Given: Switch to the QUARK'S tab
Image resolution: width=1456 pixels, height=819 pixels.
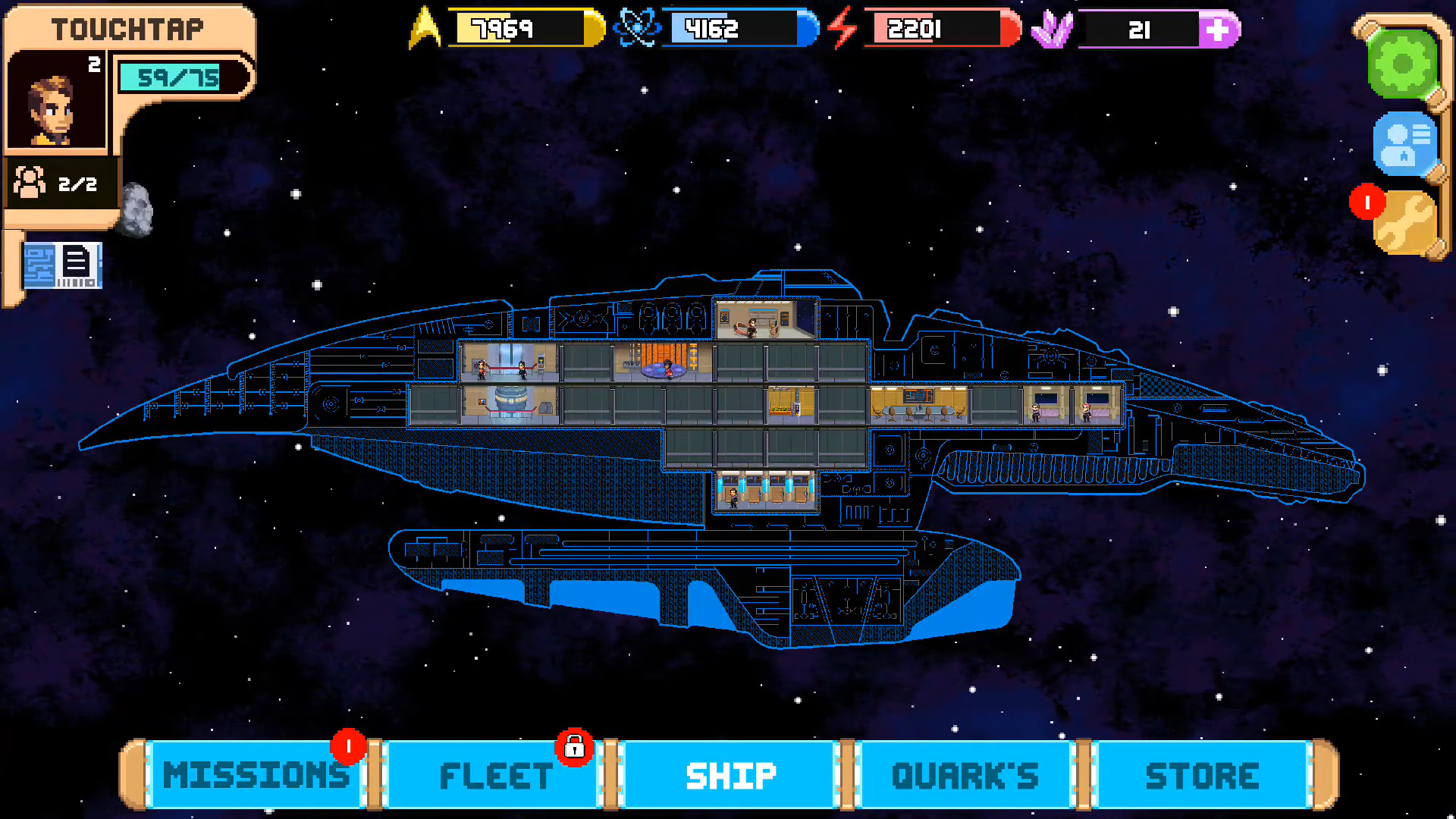Looking at the screenshot, I should tap(965, 775).
